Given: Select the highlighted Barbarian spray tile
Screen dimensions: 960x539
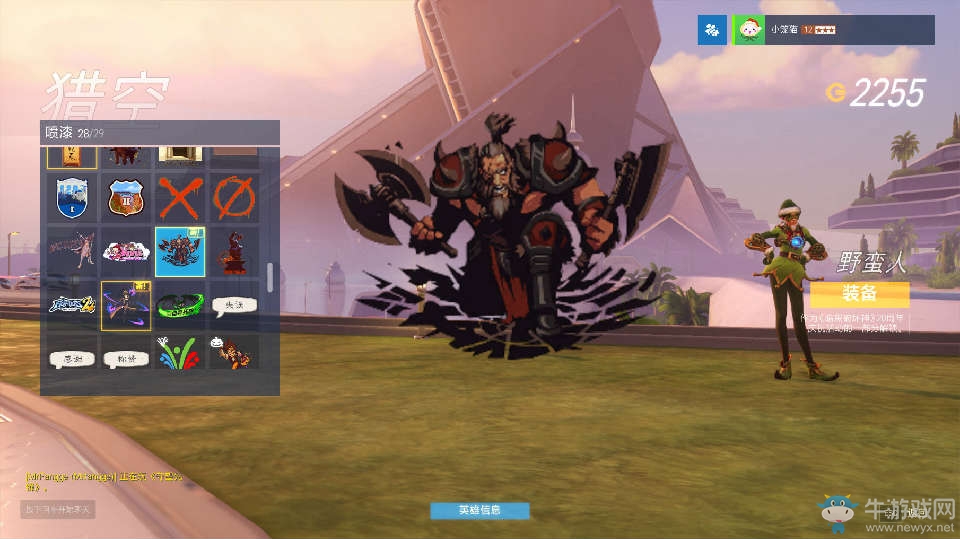Looking at the screenshot, I should click(x=180, y=251).
